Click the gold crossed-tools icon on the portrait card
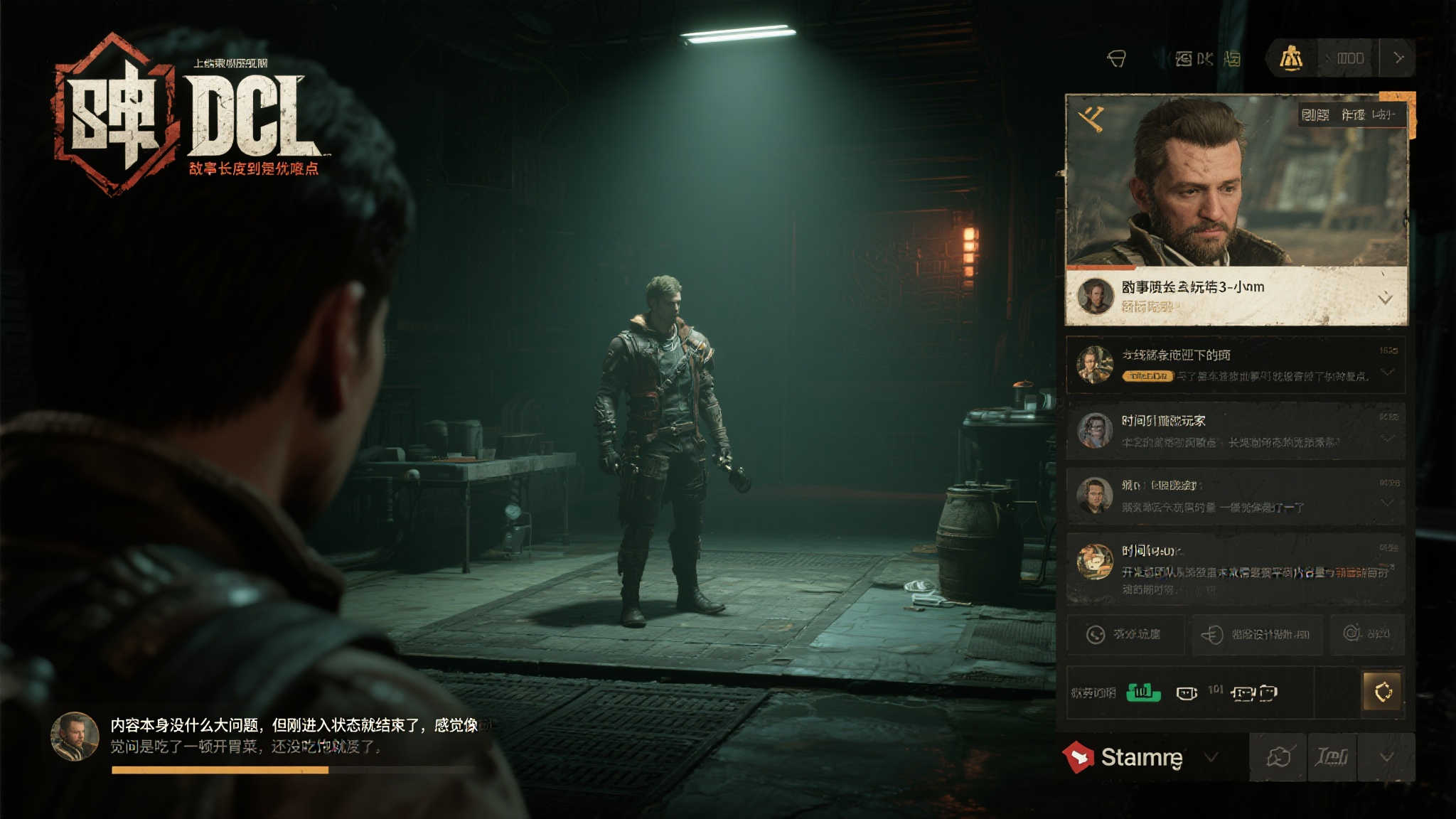 (1091, 117)
